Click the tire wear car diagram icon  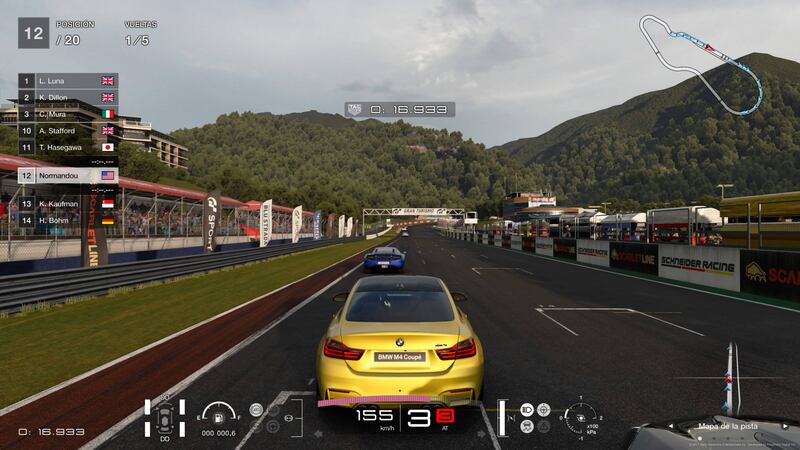tap(165, 418)
